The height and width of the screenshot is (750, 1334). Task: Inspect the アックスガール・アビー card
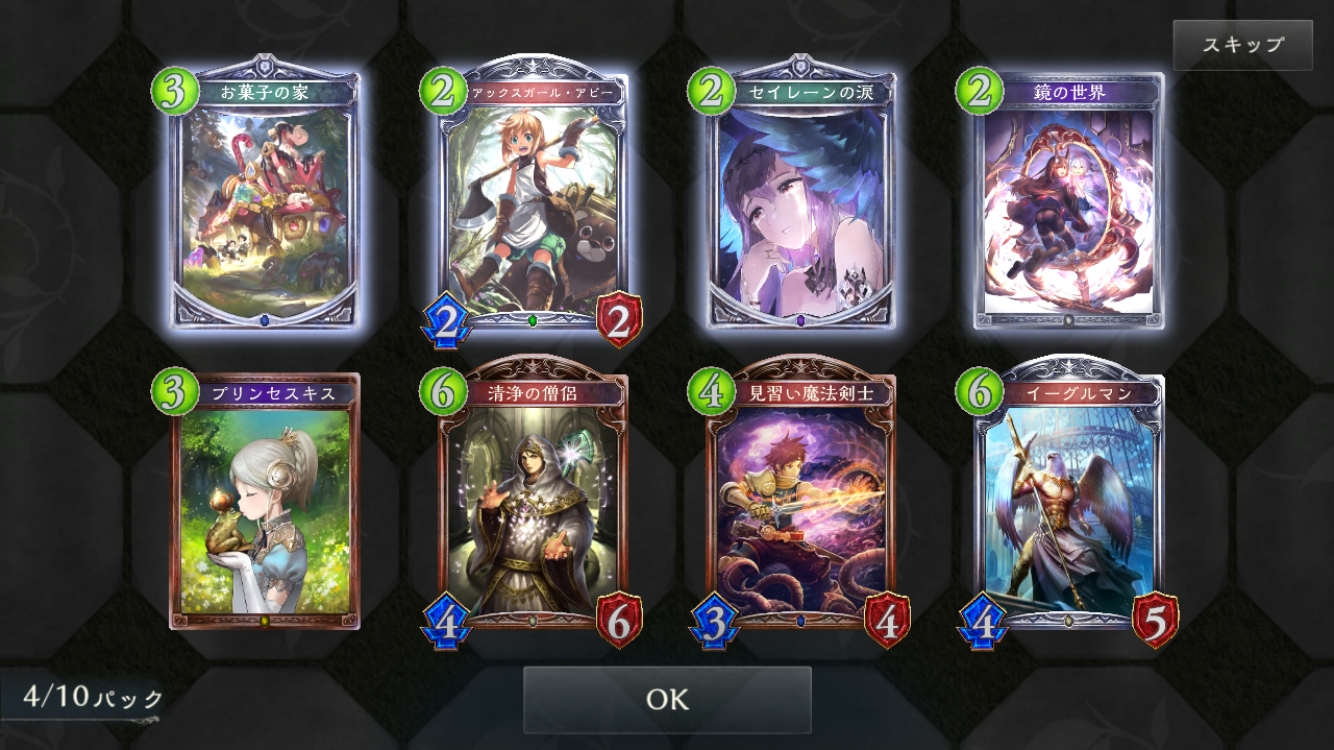pos(533,200)
